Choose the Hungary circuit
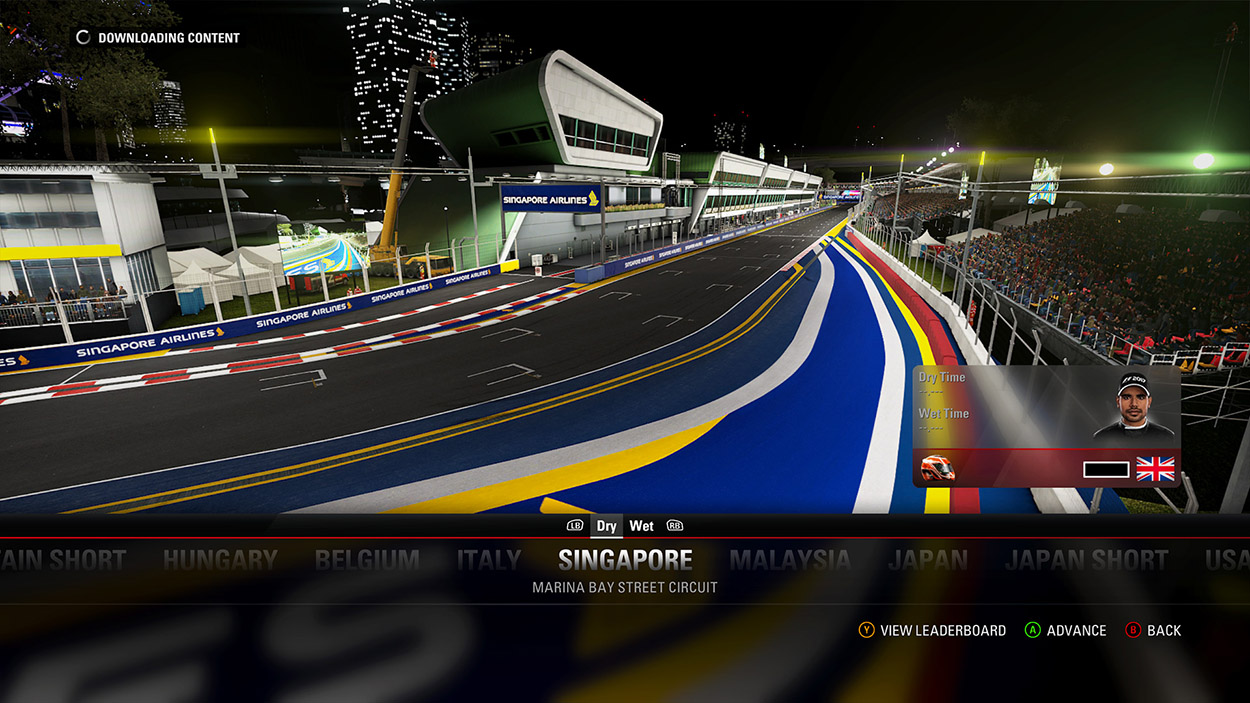This screenshot has height=703, width=1250. (x=219, y=560)
